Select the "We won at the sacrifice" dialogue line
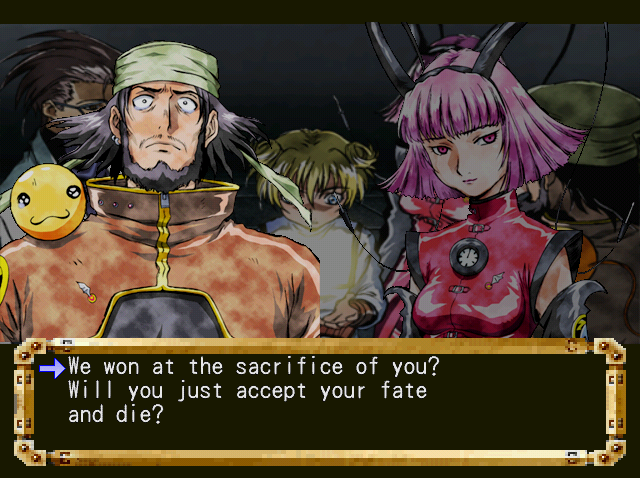The image size is (640, 478). (x=254, y=367)
